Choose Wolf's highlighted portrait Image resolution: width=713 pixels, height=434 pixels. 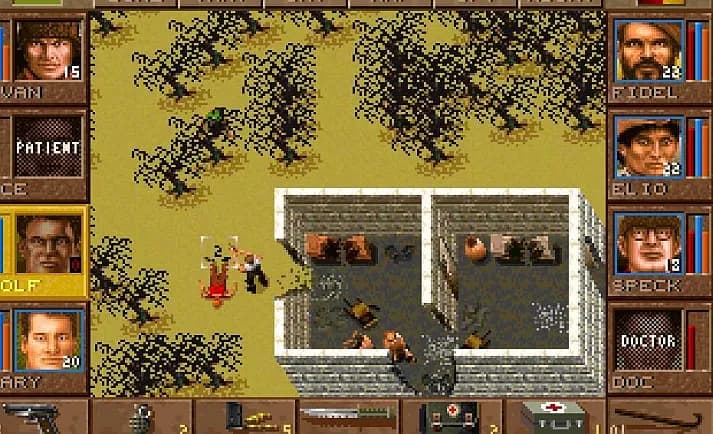click(x=48, y=244)
